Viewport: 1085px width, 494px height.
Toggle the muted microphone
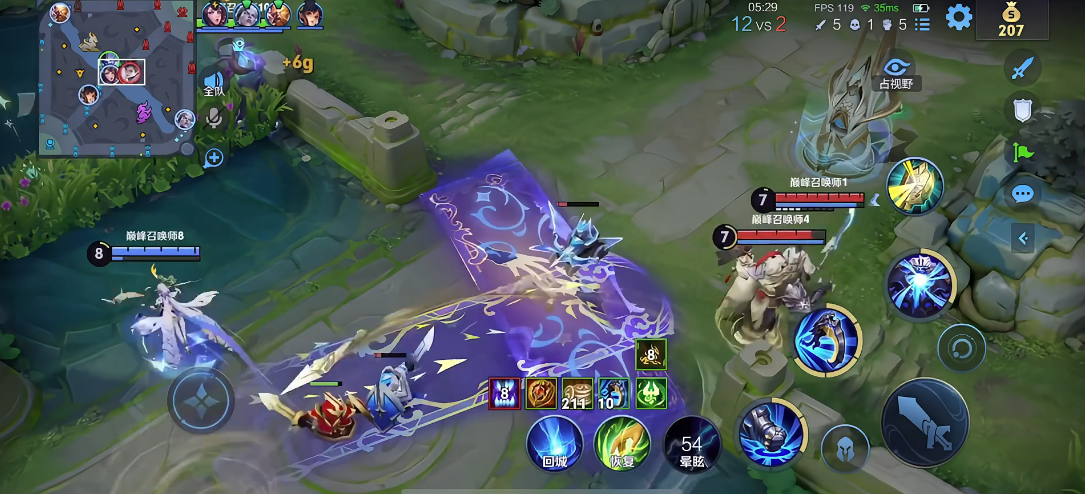coord(213,119)
